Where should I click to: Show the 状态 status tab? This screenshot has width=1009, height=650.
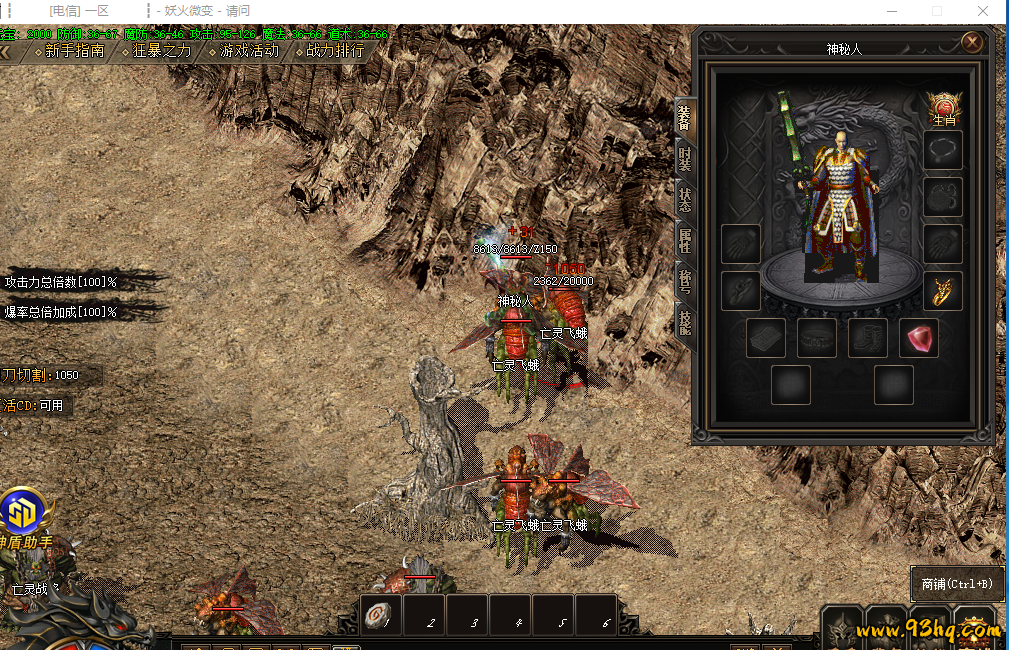tap(684, 198)
